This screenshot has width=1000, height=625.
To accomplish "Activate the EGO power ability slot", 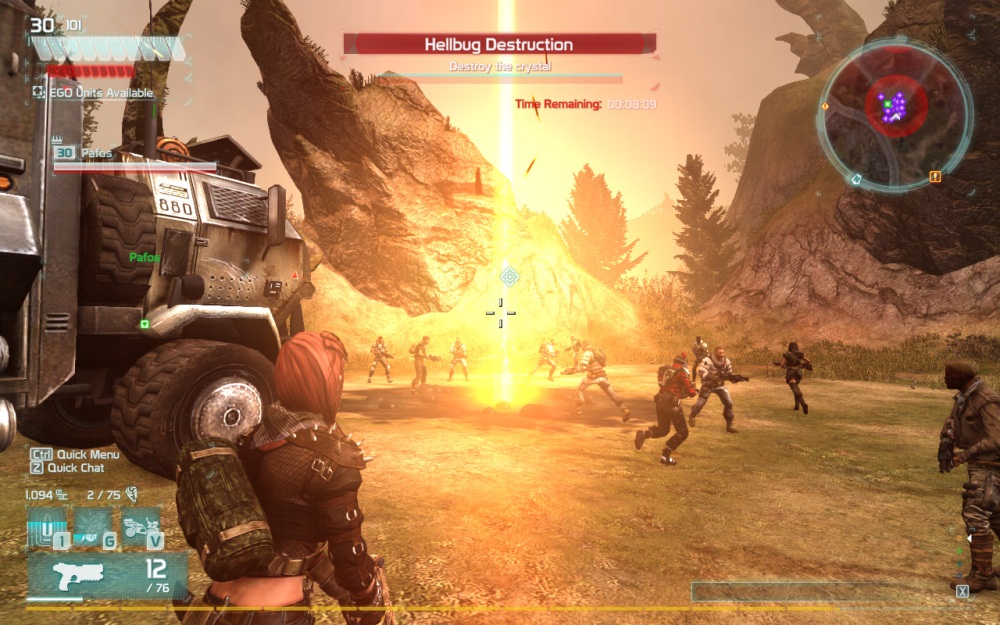I will (x=47, y=528).
